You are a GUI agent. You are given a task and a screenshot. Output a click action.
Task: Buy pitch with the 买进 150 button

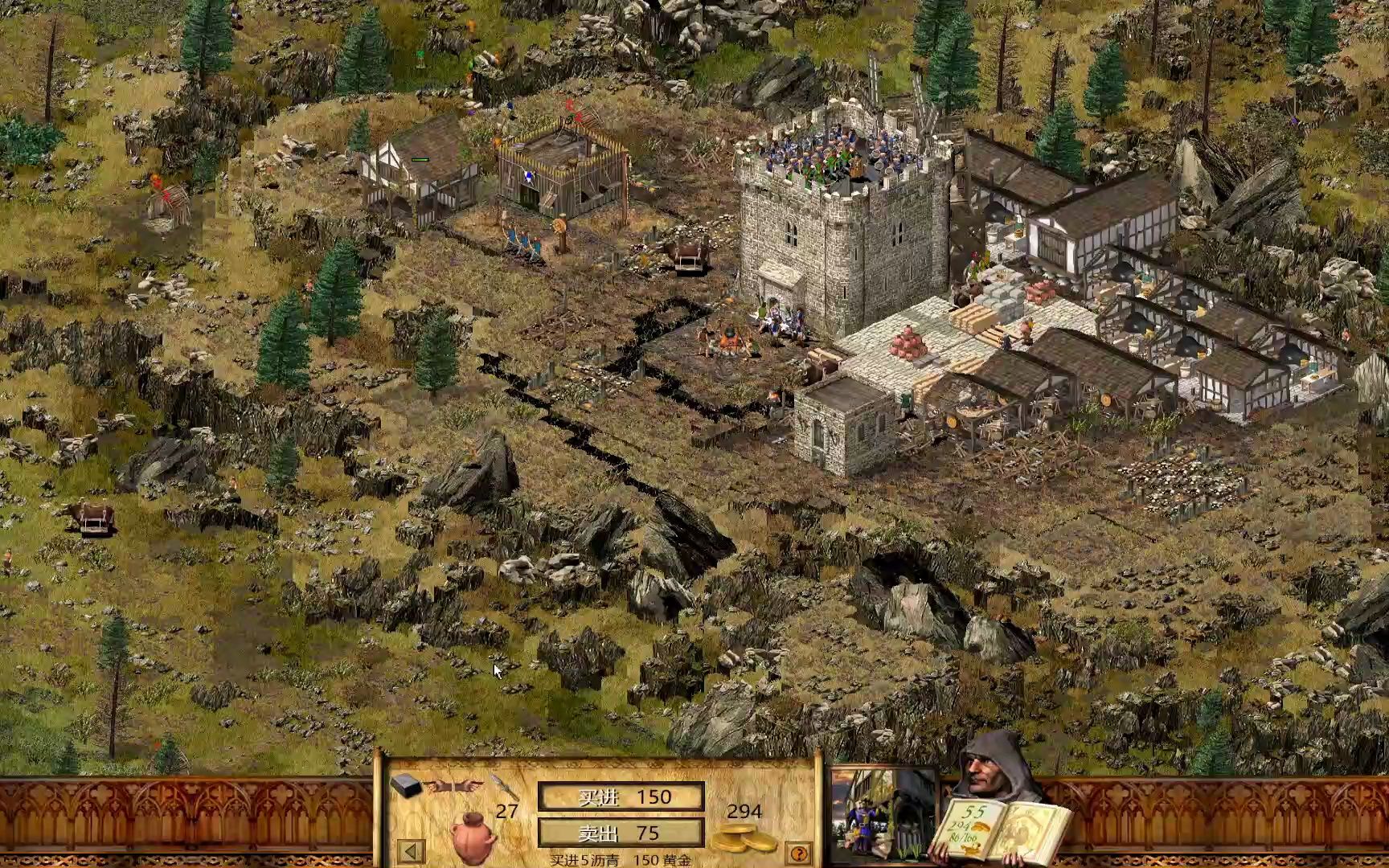pyautogui.click(x=621, y=797)
